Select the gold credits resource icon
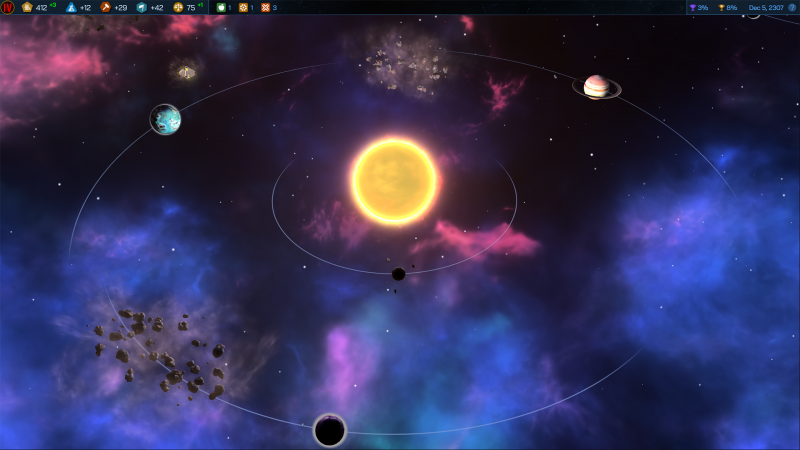This screenshot has height=450, width=800. coord(27,7)
